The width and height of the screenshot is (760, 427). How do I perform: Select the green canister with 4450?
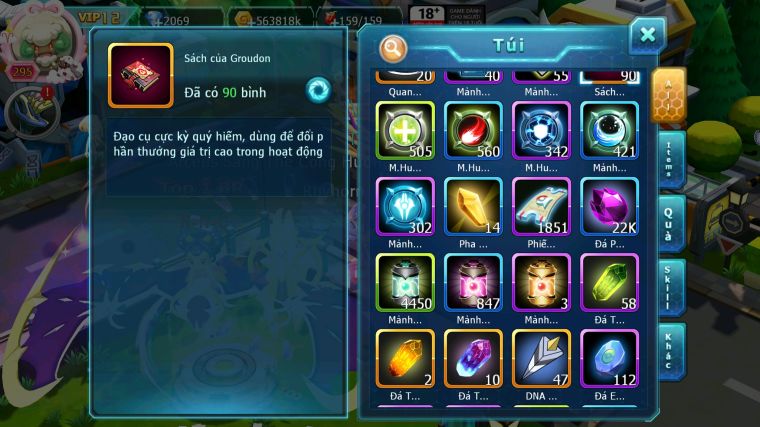tap(405, 283)
